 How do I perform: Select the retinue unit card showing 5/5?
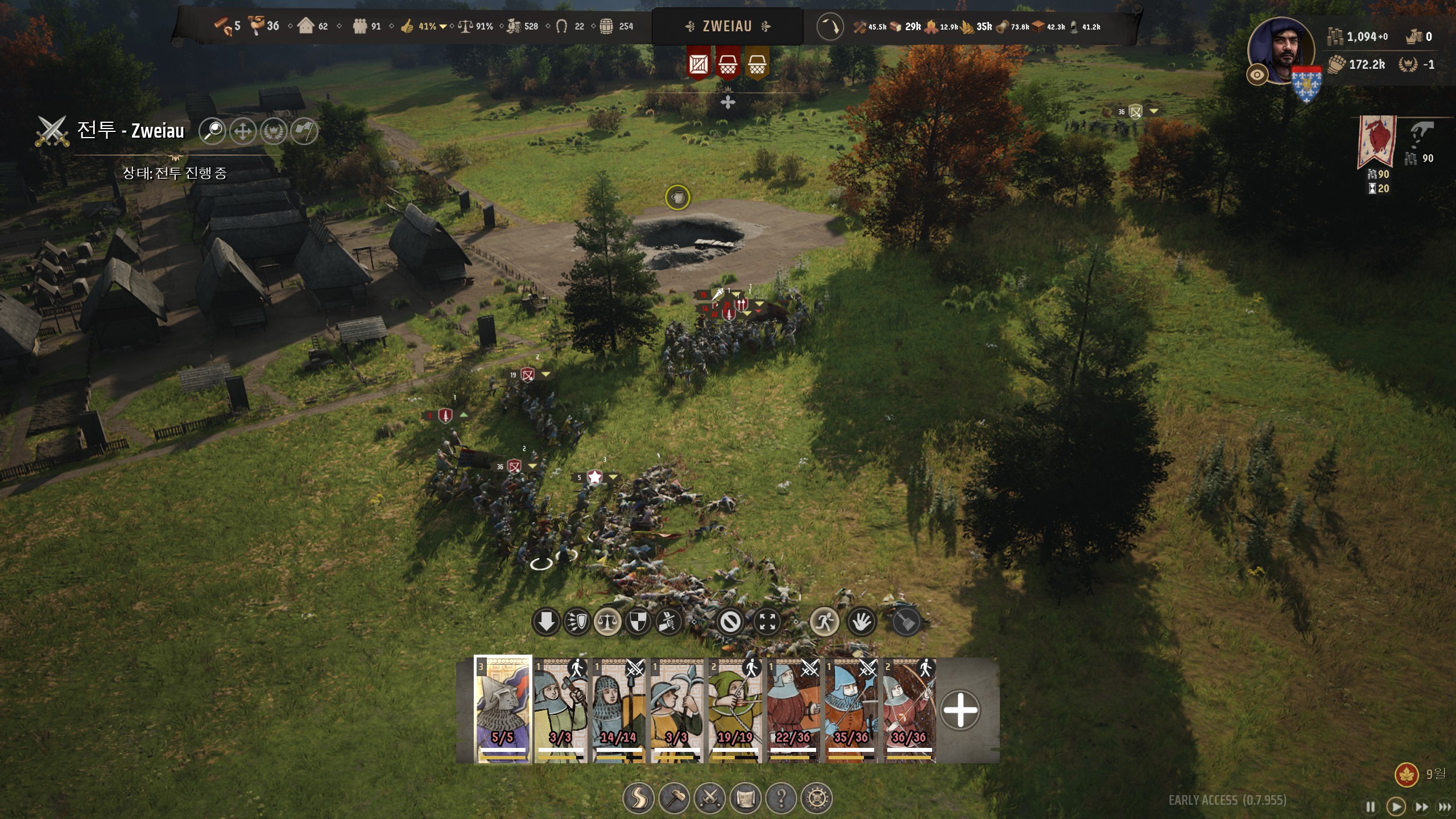pyautogui.click(x=503, y=709)
